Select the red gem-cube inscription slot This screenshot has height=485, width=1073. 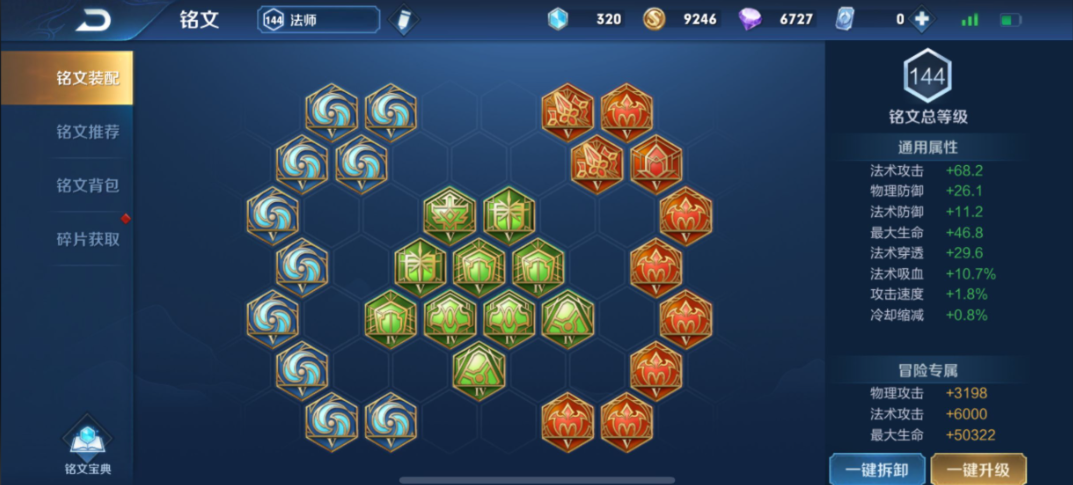pos(656,163)
